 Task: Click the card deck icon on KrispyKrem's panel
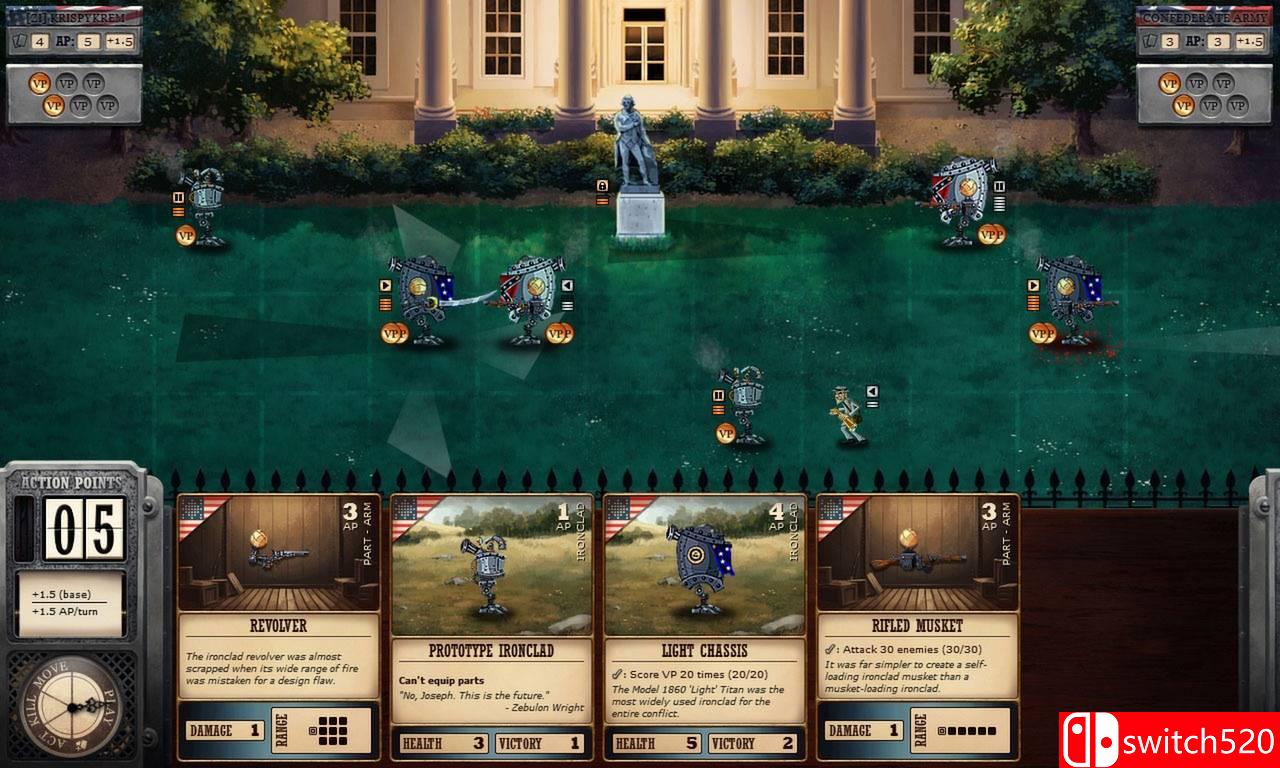pyautogui.click(x=19, y=41)
